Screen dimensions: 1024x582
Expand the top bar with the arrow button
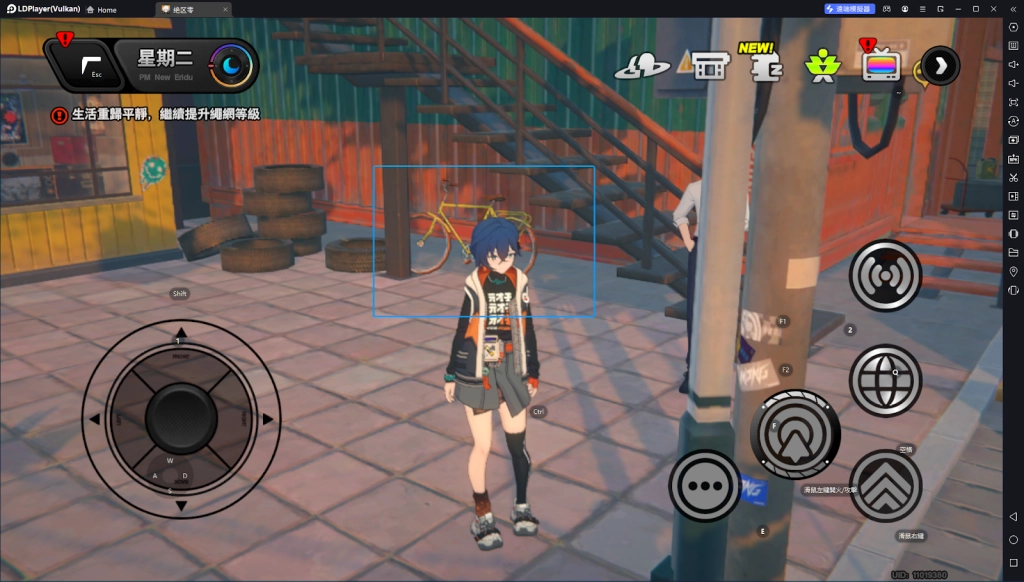pos(940,66)
